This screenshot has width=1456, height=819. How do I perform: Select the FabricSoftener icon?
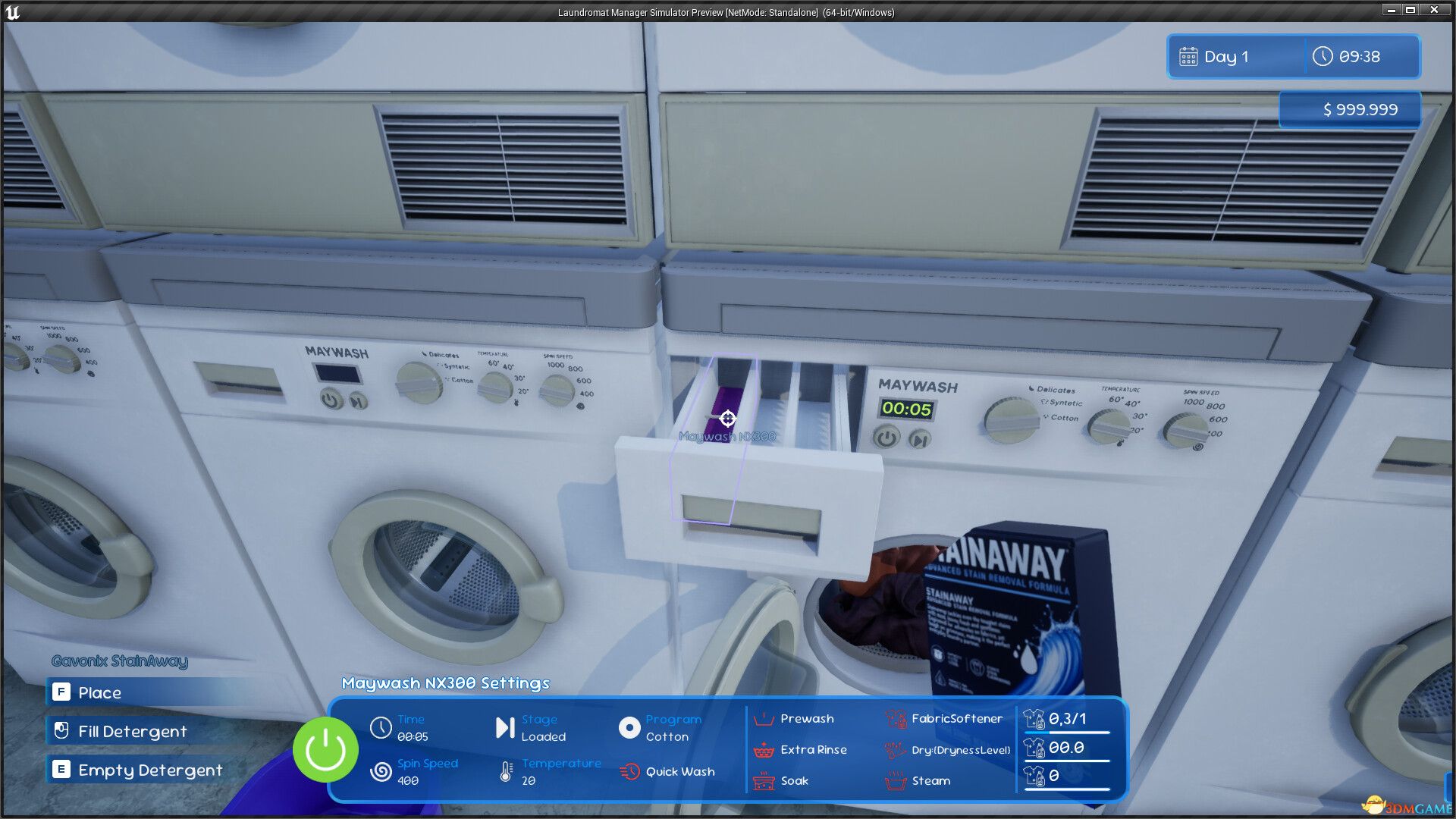895,718
